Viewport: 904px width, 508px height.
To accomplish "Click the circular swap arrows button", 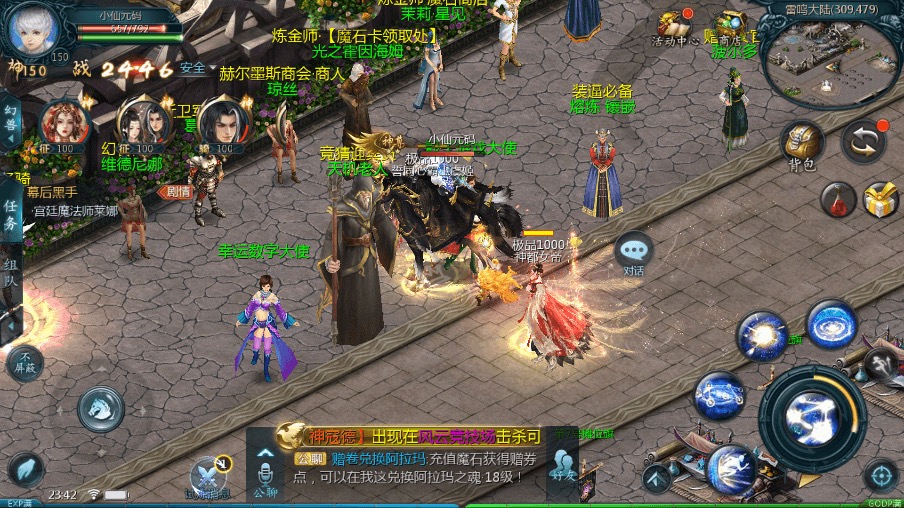I will tap(863, 143).
